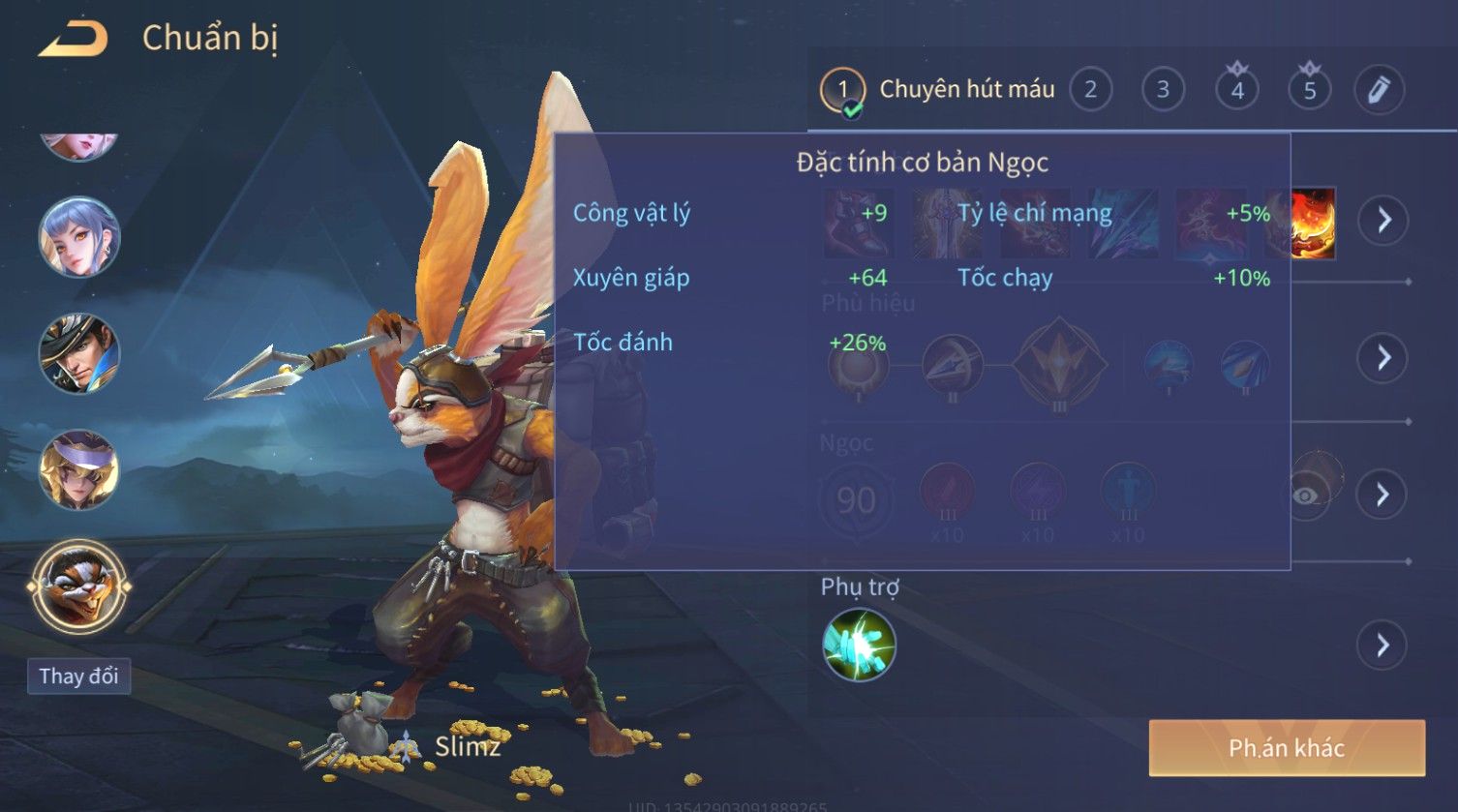Open Ngọc rune details arrow
The image size is (1458, 812).
click(x=1382, y=495)
